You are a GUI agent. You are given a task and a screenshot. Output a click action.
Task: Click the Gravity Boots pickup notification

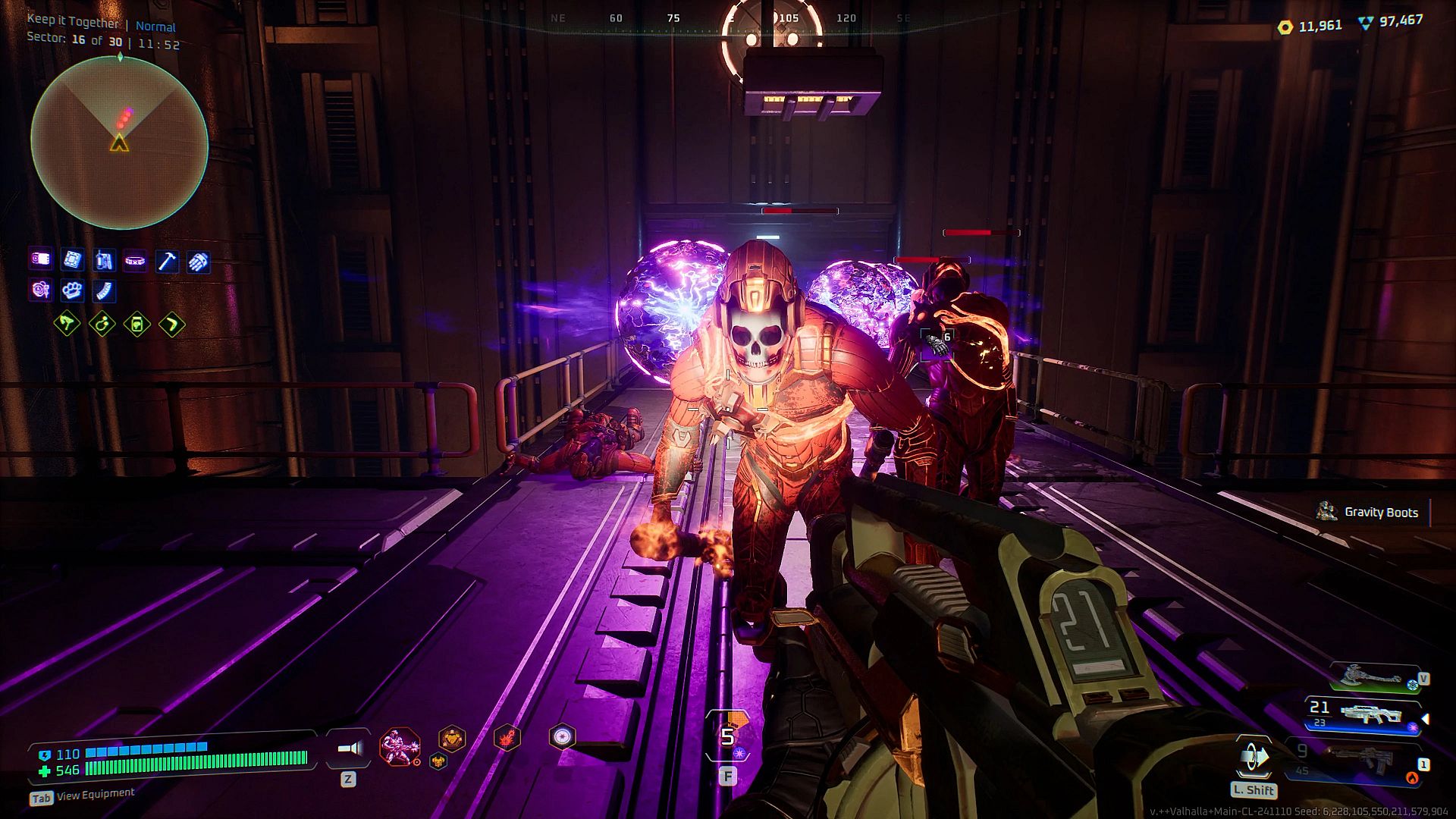coord(1371,513)
